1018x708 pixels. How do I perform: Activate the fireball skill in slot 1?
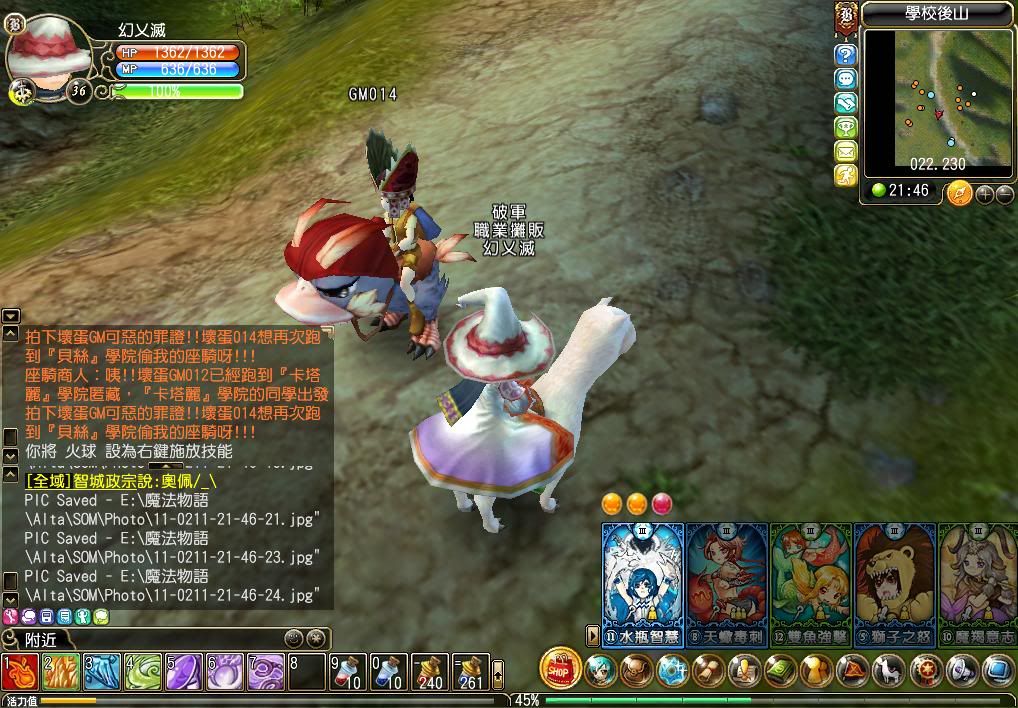20,672
